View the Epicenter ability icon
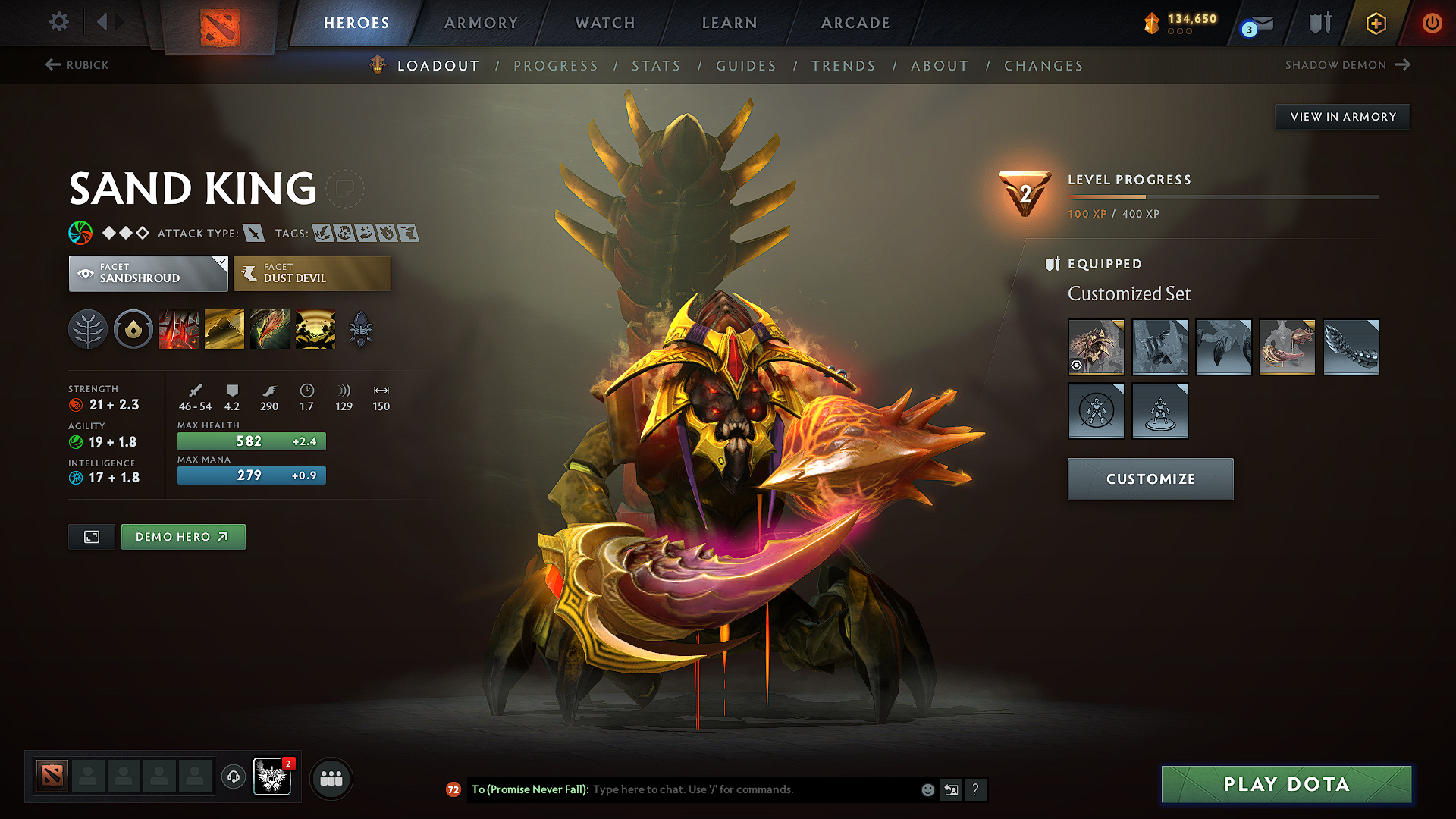This screenshot has height=819, width=1456. click(315, 328)
